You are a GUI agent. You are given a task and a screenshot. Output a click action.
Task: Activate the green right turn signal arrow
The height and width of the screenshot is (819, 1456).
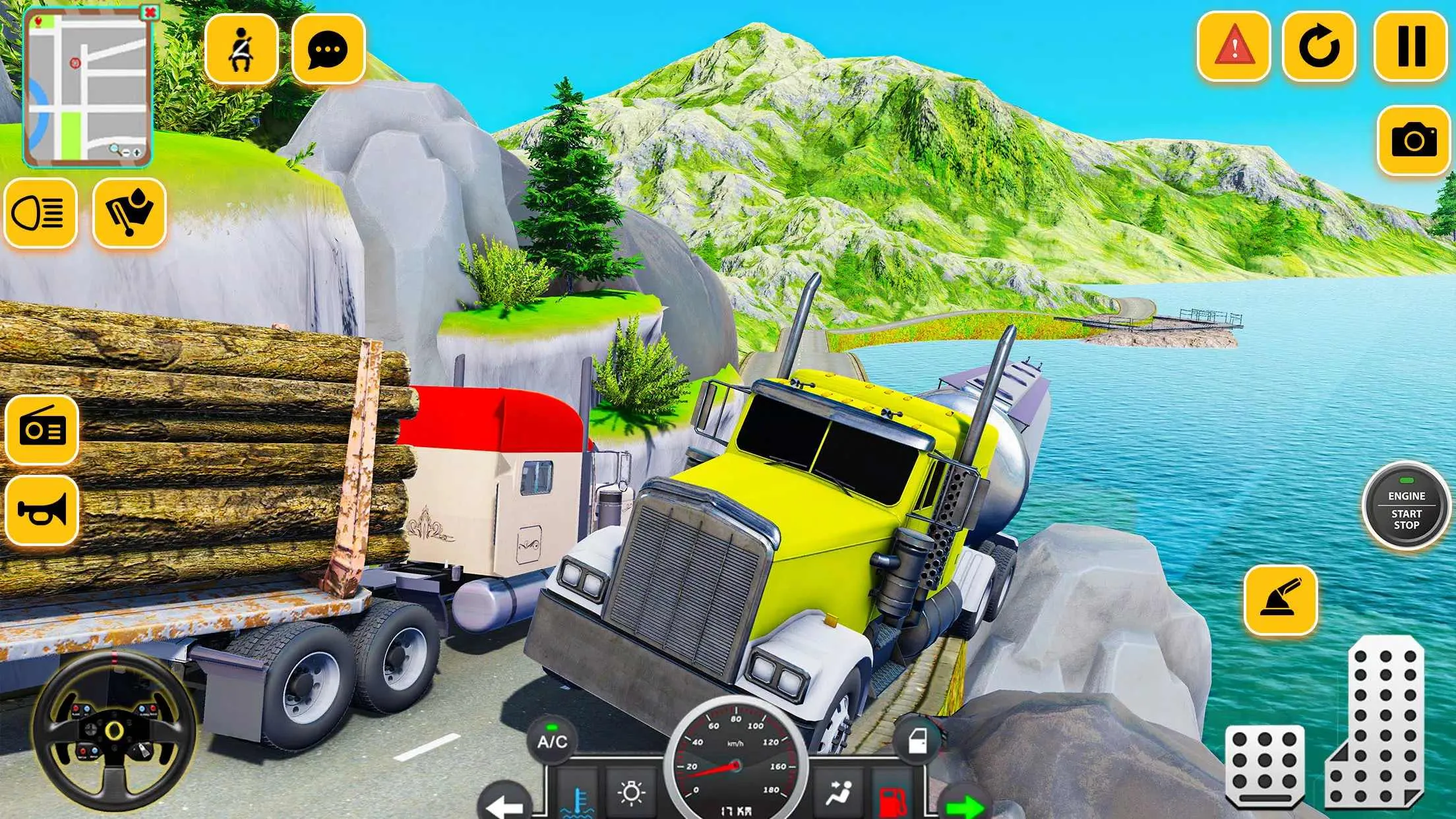pyautogui.click(x=964, y=804)
